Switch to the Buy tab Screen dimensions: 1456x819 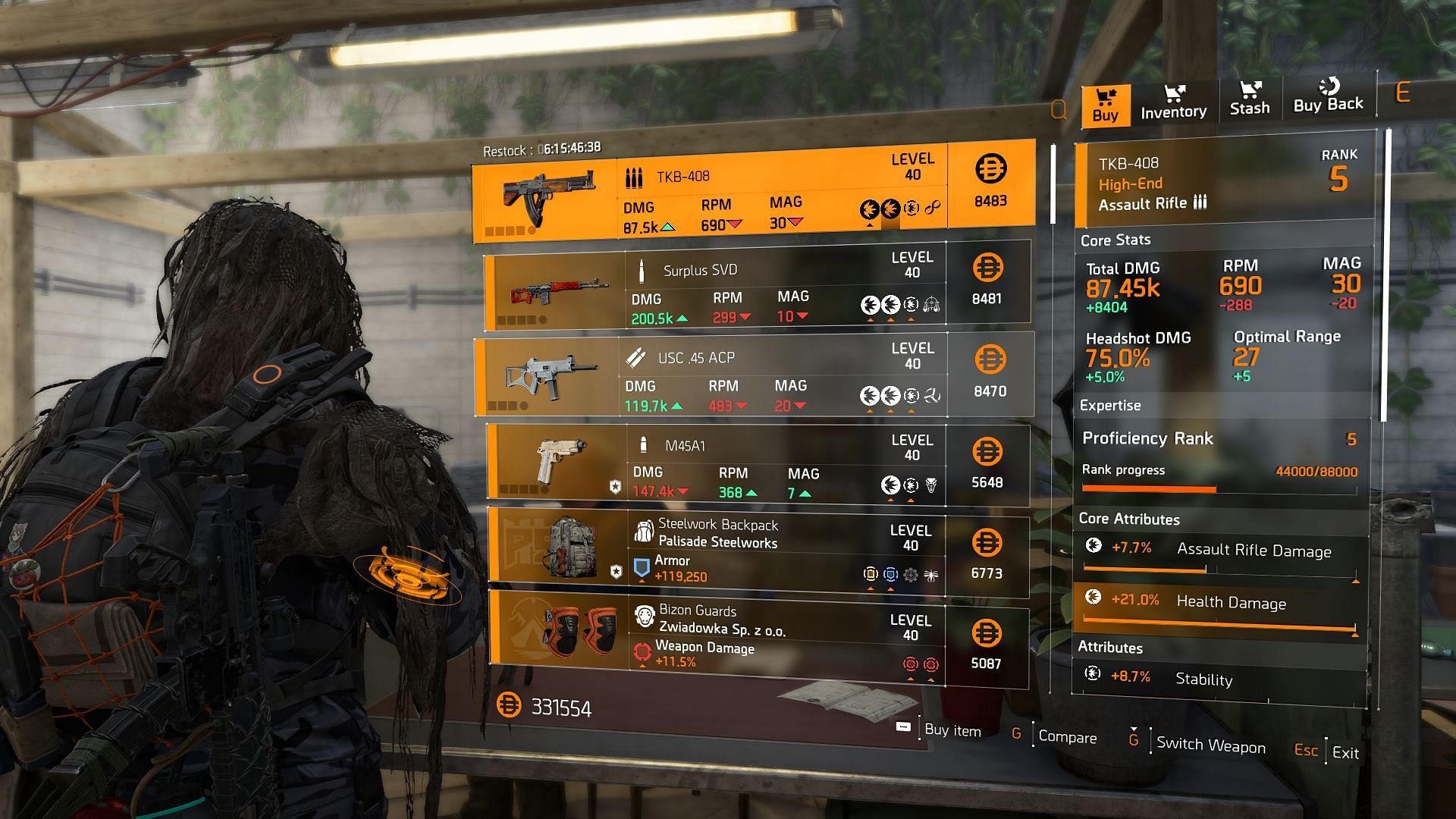[x=1105, y=105]
